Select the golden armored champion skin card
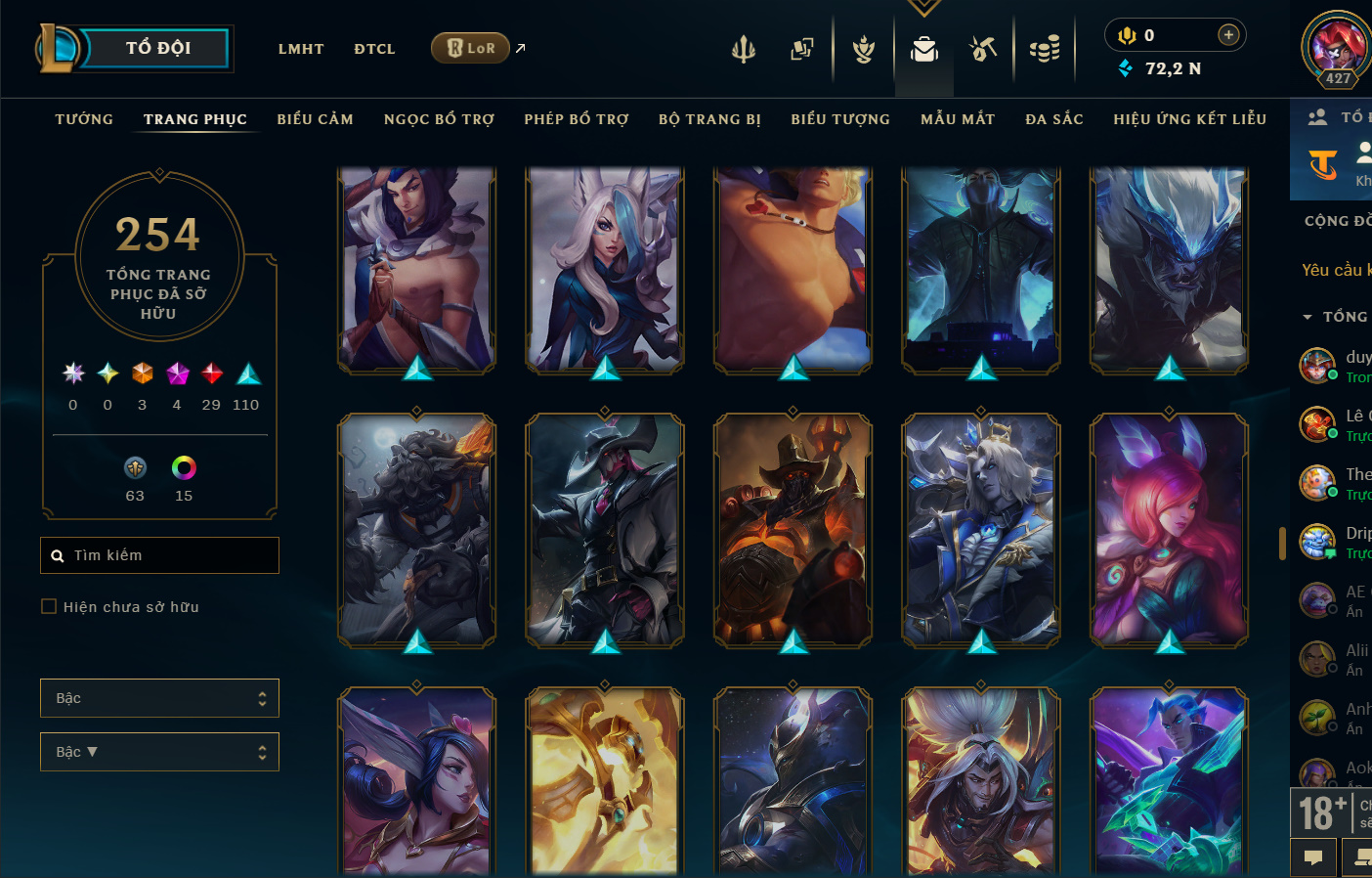This screenshot has width=1372, height=878. pyautogui.click(x=605, y=780)
